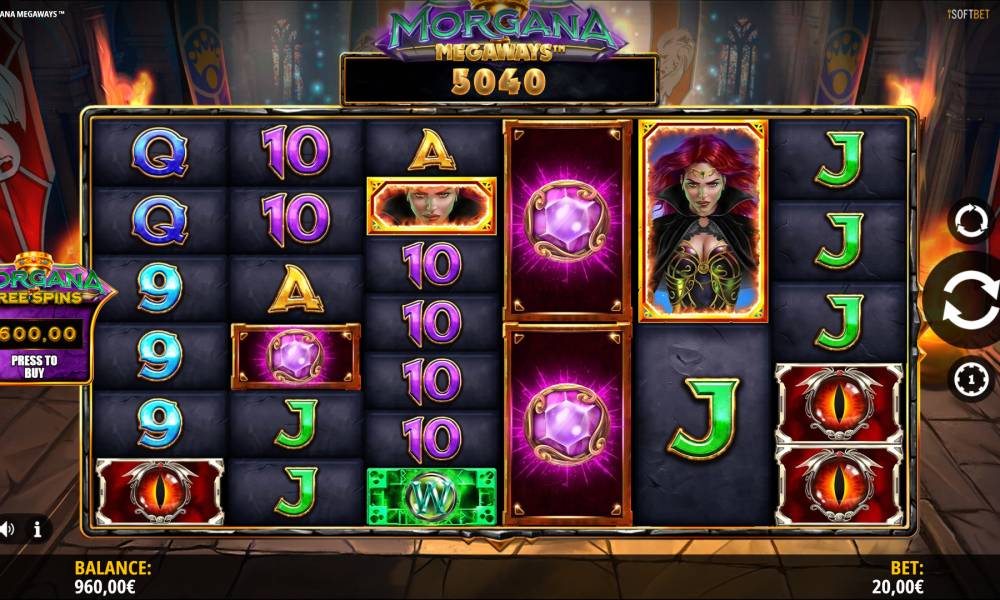The width and height of the screenshot is (1000, 600).
Task: Open the game info with the i icon
Action: 37,529
